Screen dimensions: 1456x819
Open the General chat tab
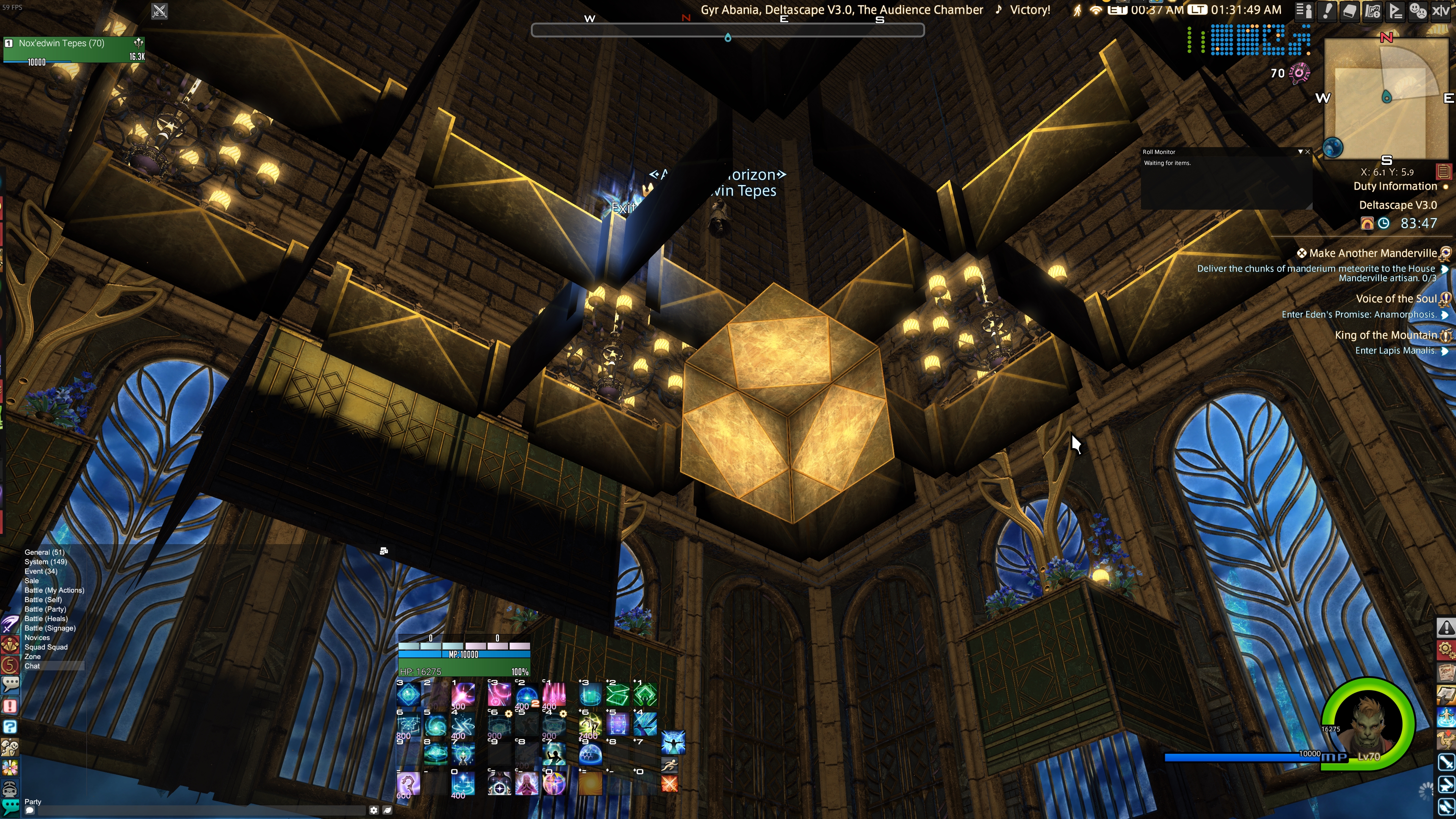click(x=44, y=552)
